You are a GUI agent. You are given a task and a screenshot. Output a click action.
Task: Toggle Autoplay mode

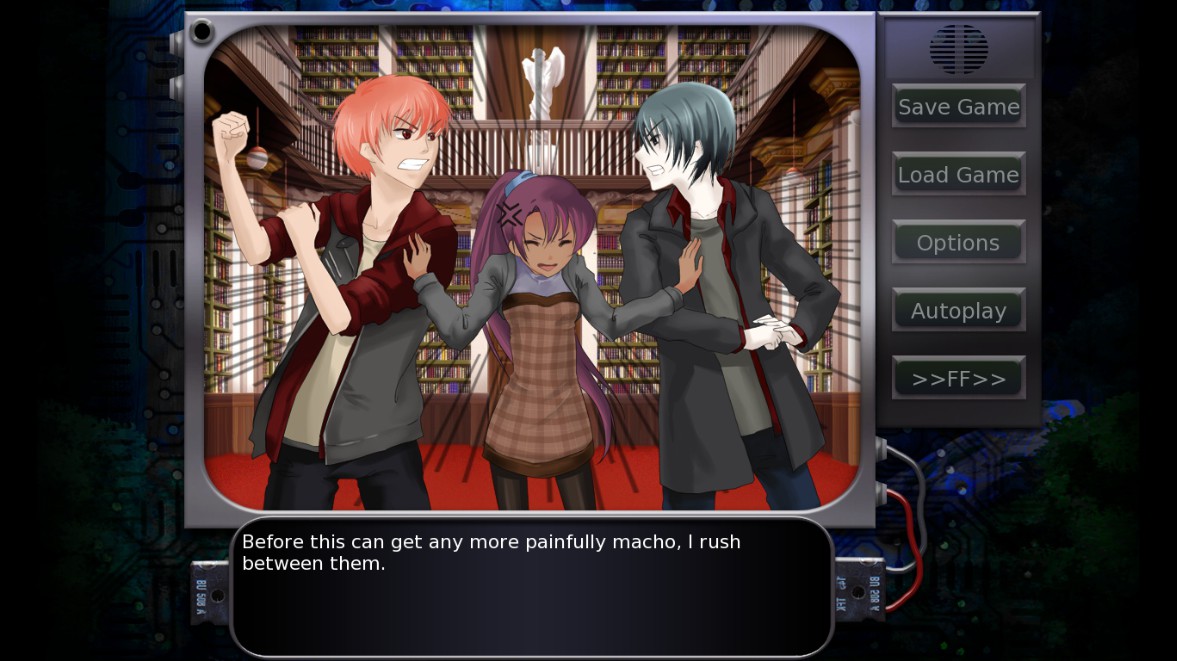(958, 310)
